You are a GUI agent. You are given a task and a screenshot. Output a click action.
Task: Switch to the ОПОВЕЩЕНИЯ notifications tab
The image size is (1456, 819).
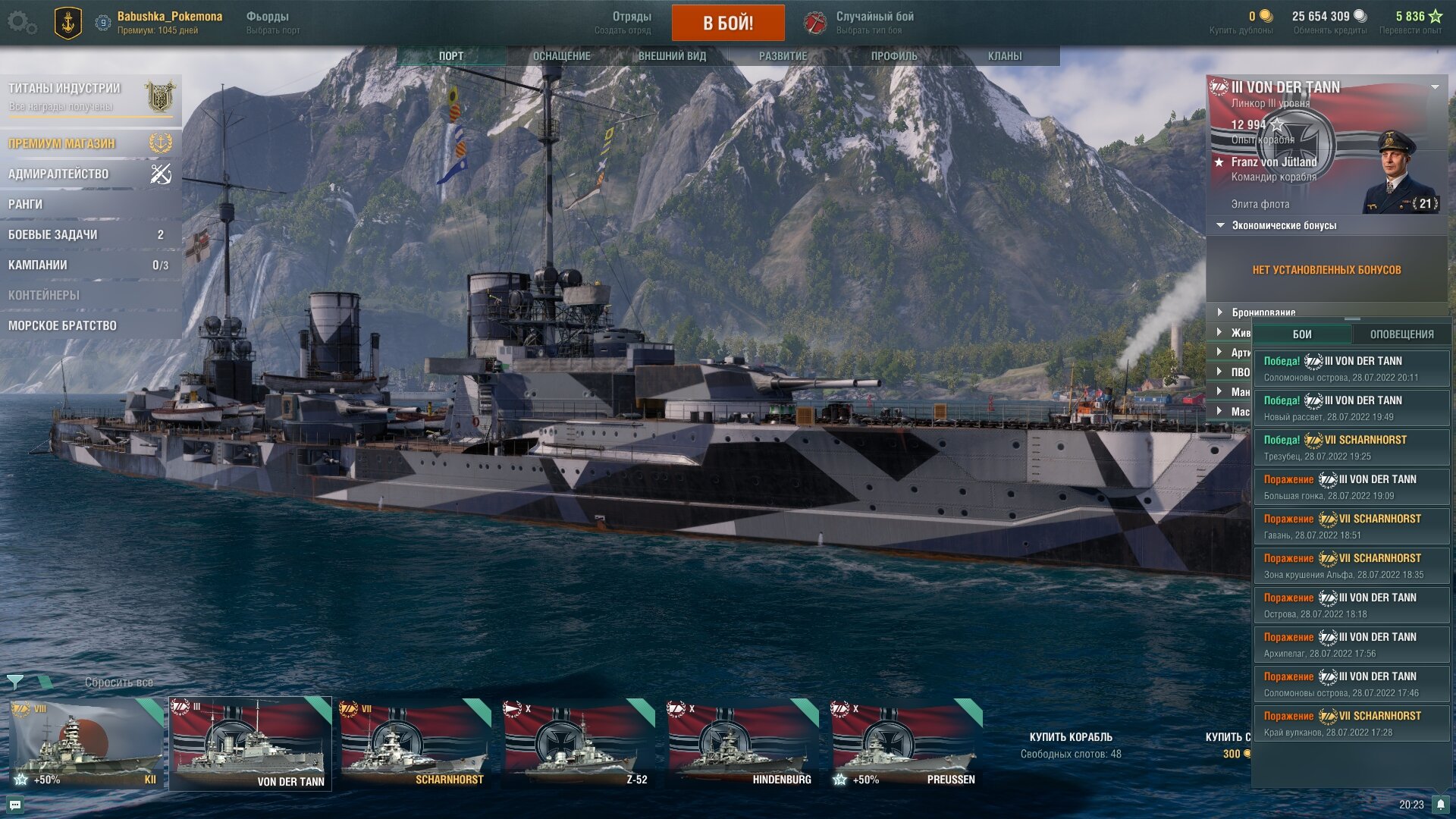pos(1401,334)
